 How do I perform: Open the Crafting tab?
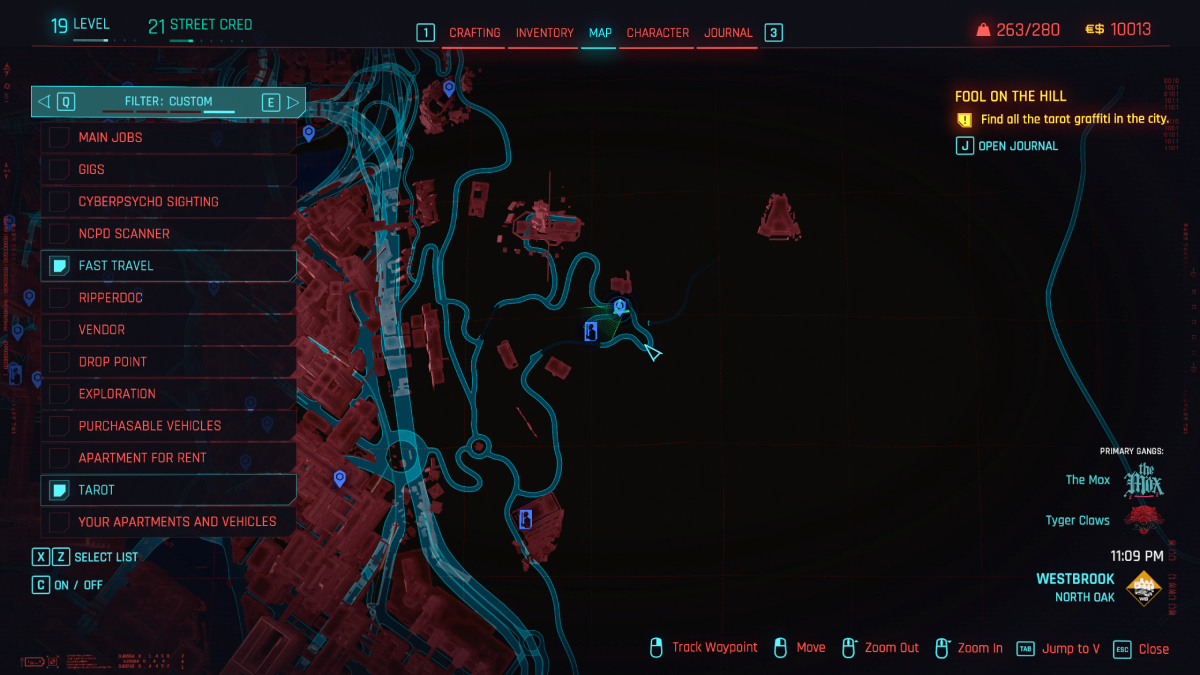pyautogui.click(x=474, y=33)
